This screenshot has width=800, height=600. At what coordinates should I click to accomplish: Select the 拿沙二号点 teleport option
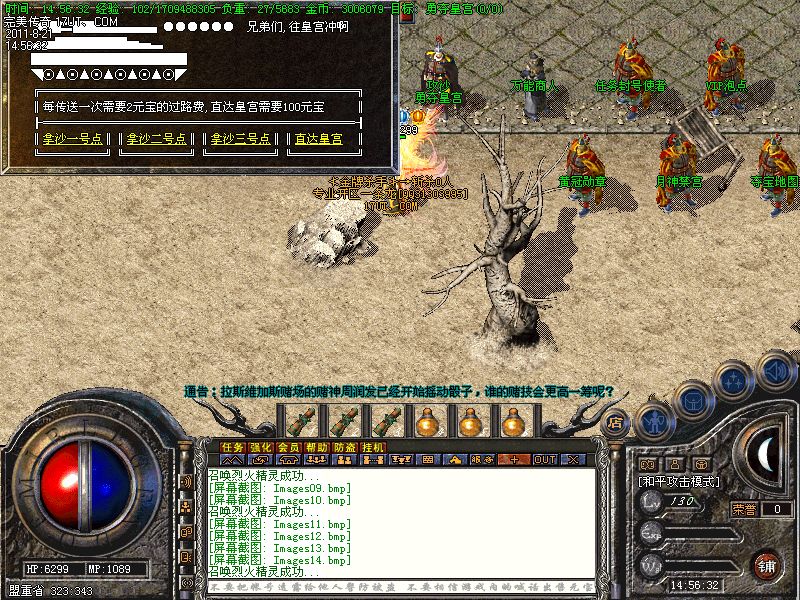(156, 139)
